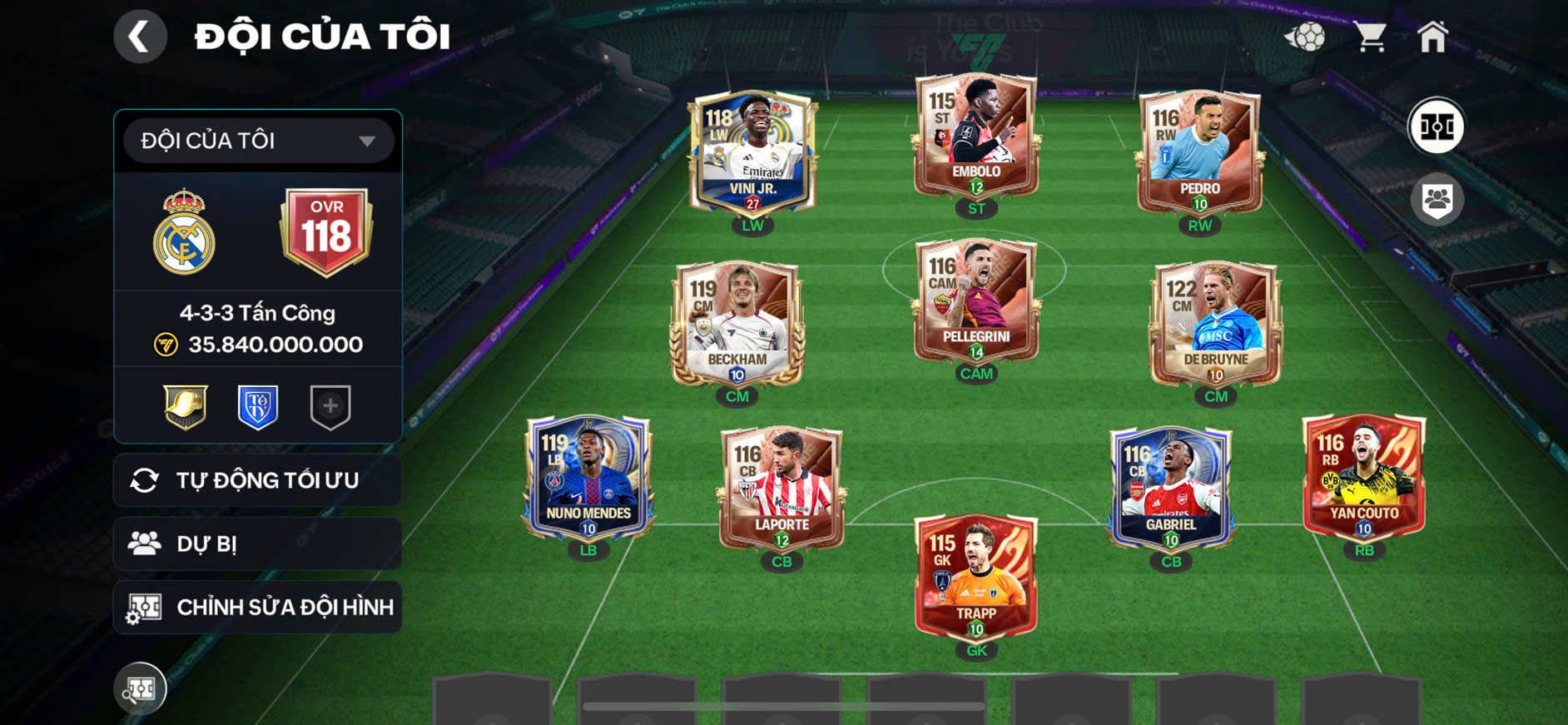Select the golden cap badge under OVR
This screenshot has width=1568, height=725.
coord(186,406)
